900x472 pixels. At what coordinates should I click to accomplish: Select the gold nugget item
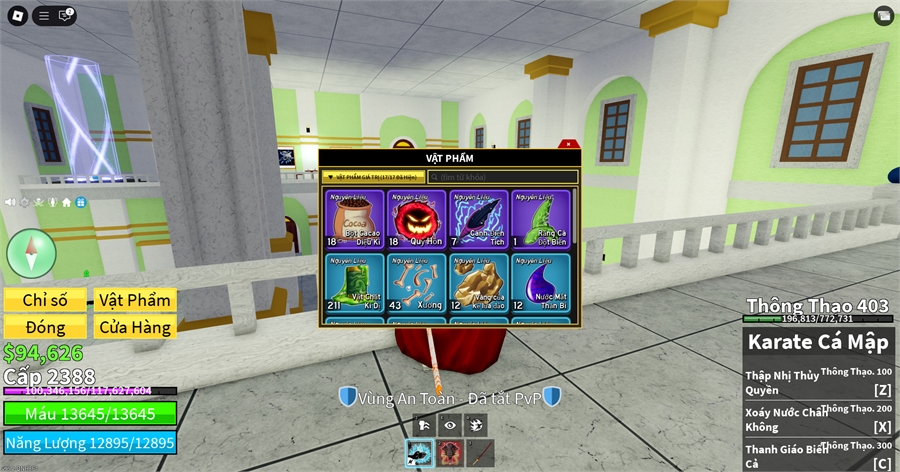click(x=478, y=283)
